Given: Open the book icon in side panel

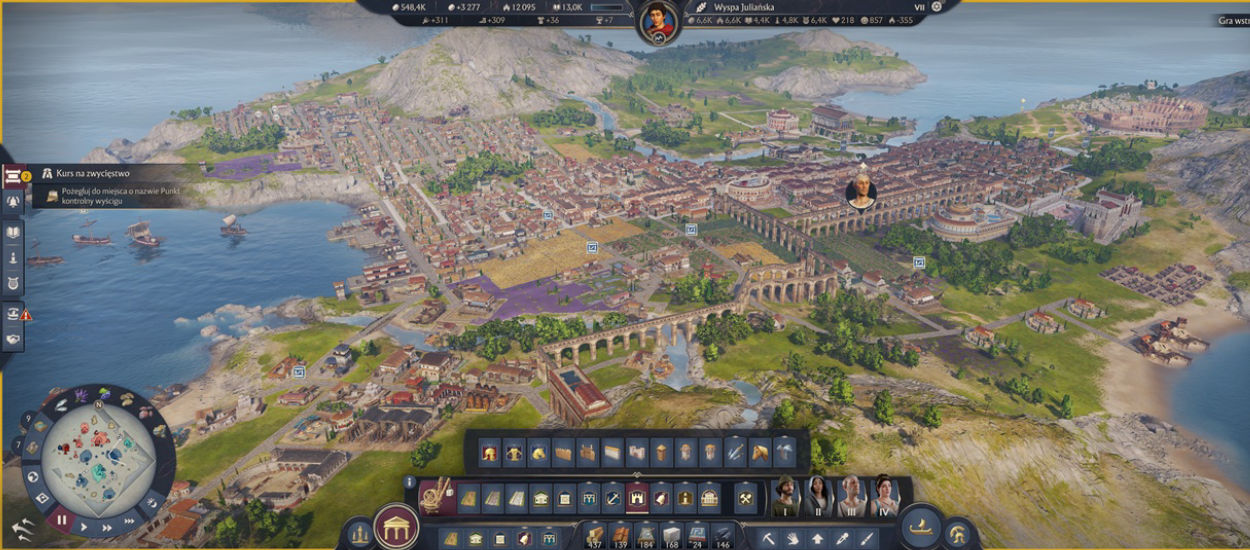Looking at the screenshot, I should 14,231.
